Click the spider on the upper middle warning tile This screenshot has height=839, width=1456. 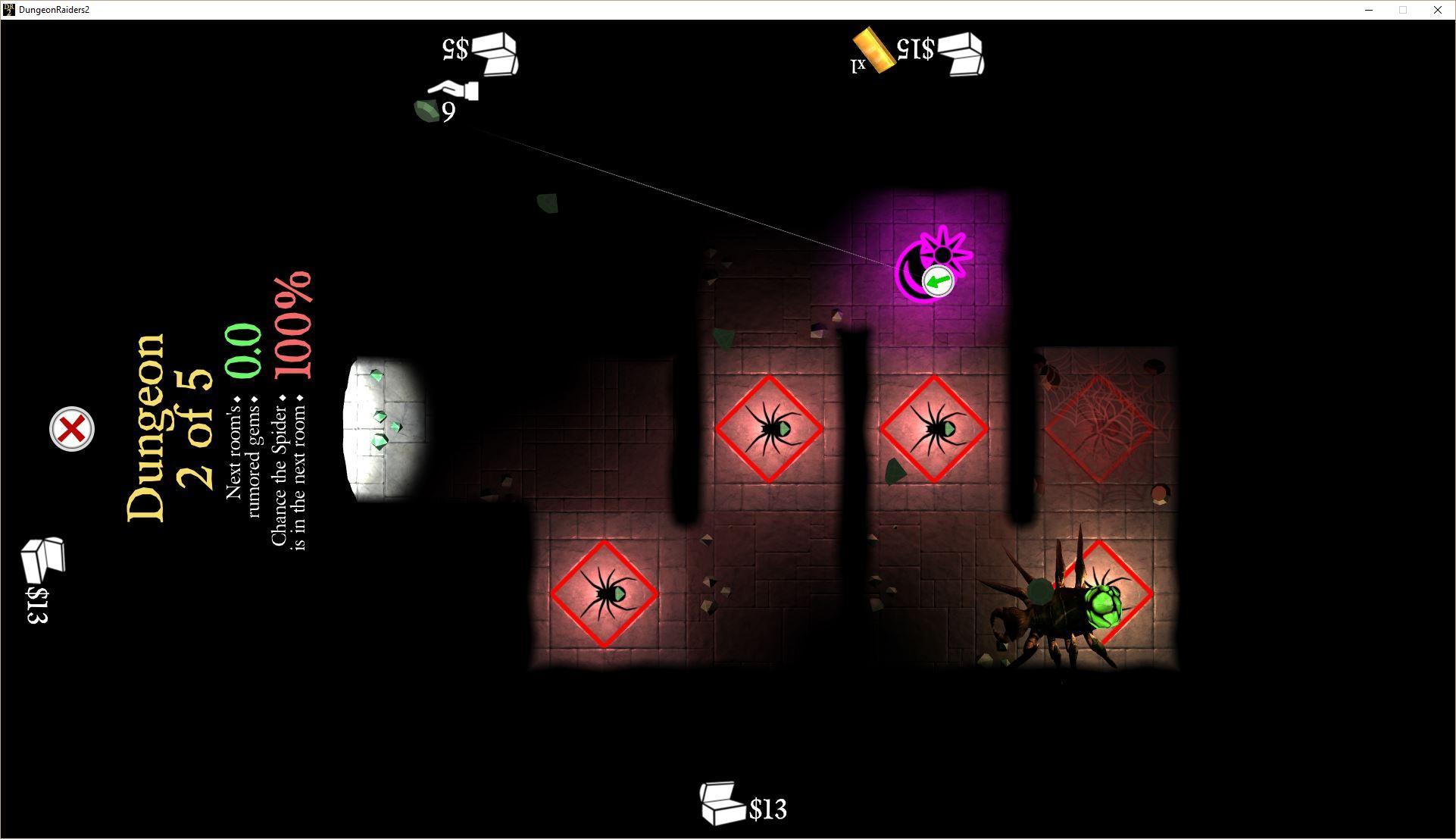pos(770,428)
